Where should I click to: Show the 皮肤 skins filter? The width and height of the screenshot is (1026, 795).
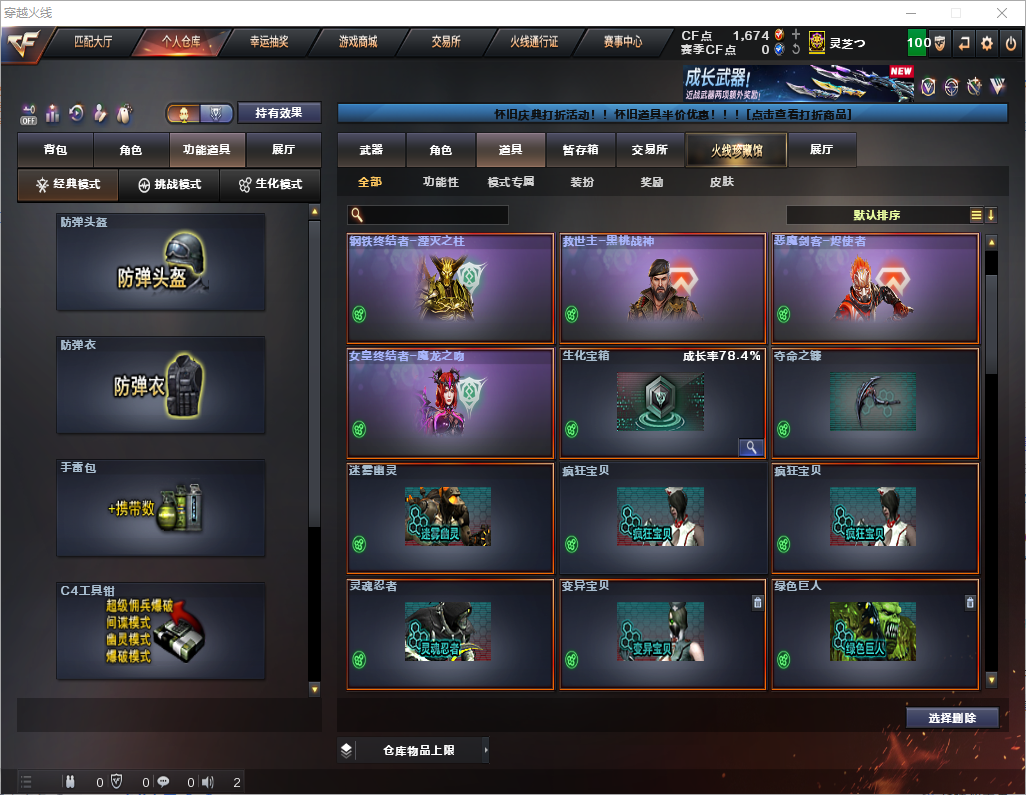(721, 182)
